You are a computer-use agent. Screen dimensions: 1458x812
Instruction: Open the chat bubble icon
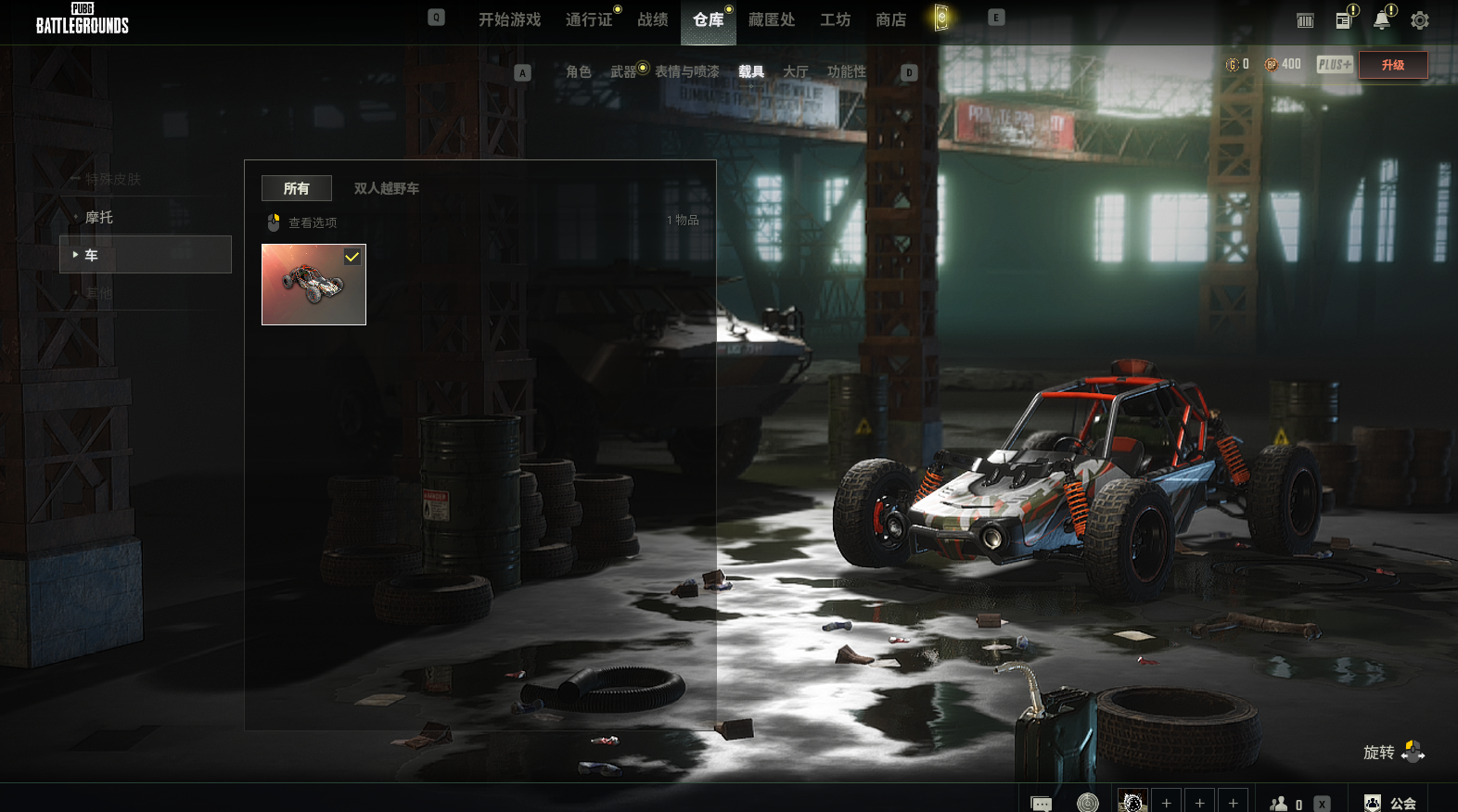(x=1041, y=803)
